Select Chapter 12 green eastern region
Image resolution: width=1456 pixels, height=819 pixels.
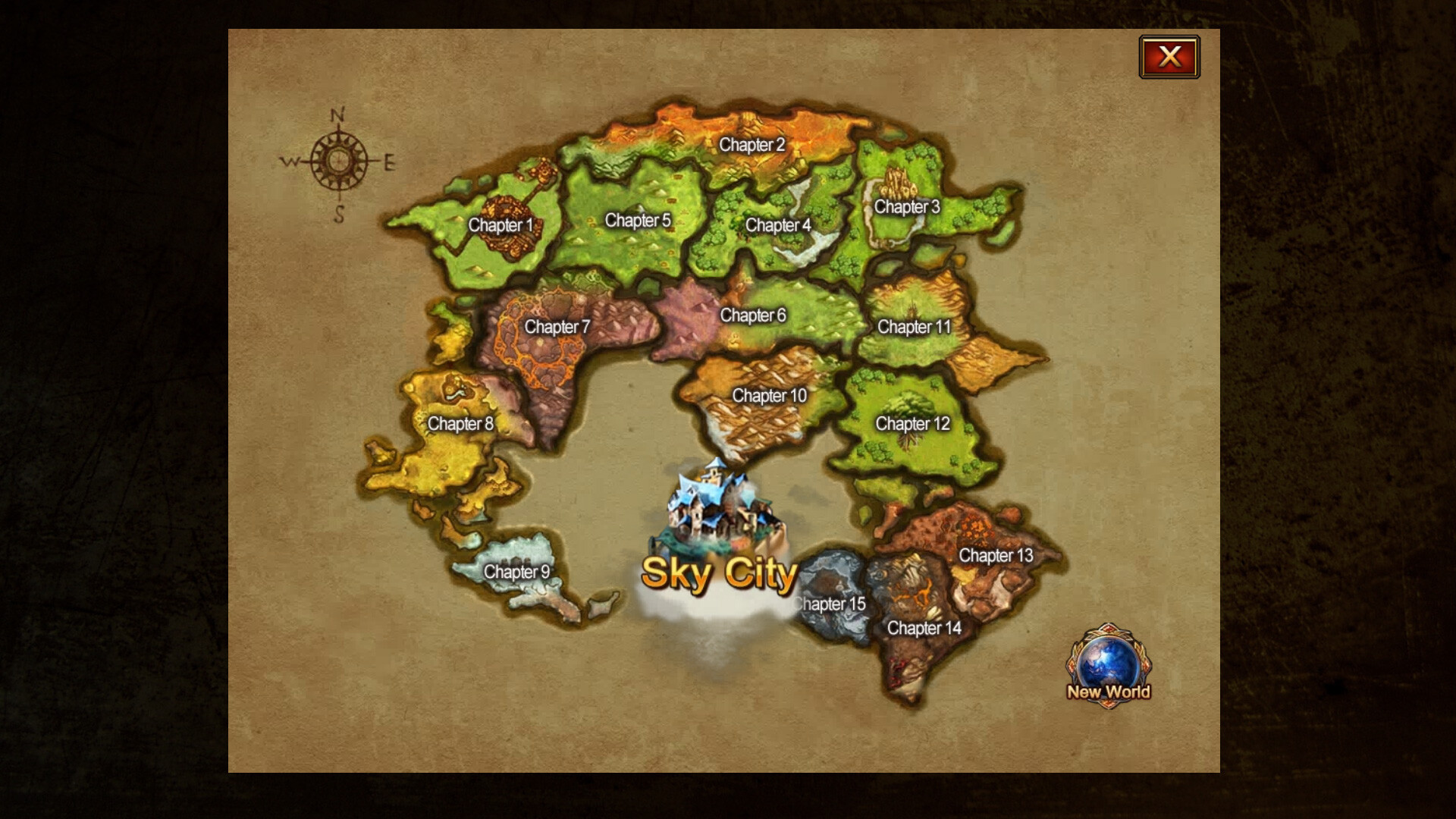(x=912, y=424)
